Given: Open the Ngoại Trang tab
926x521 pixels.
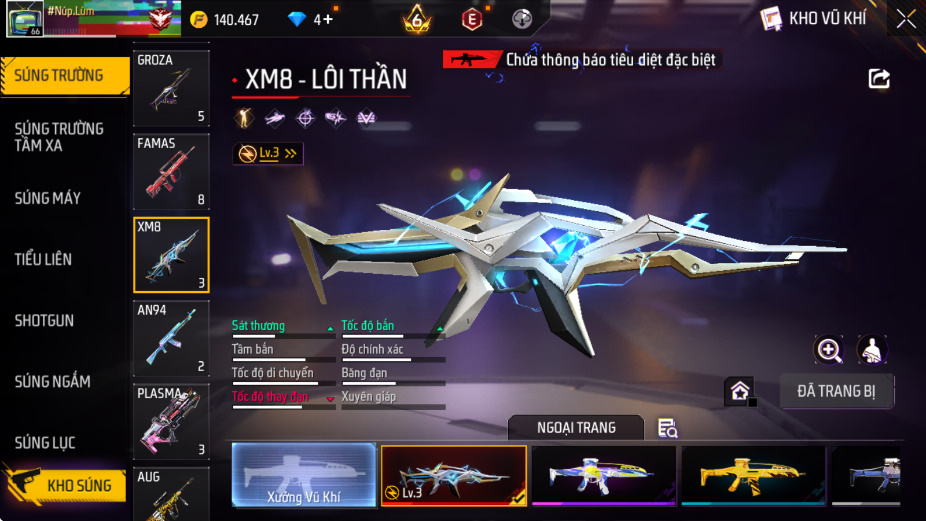Looking at the screenshot, I should coord(575,428).
